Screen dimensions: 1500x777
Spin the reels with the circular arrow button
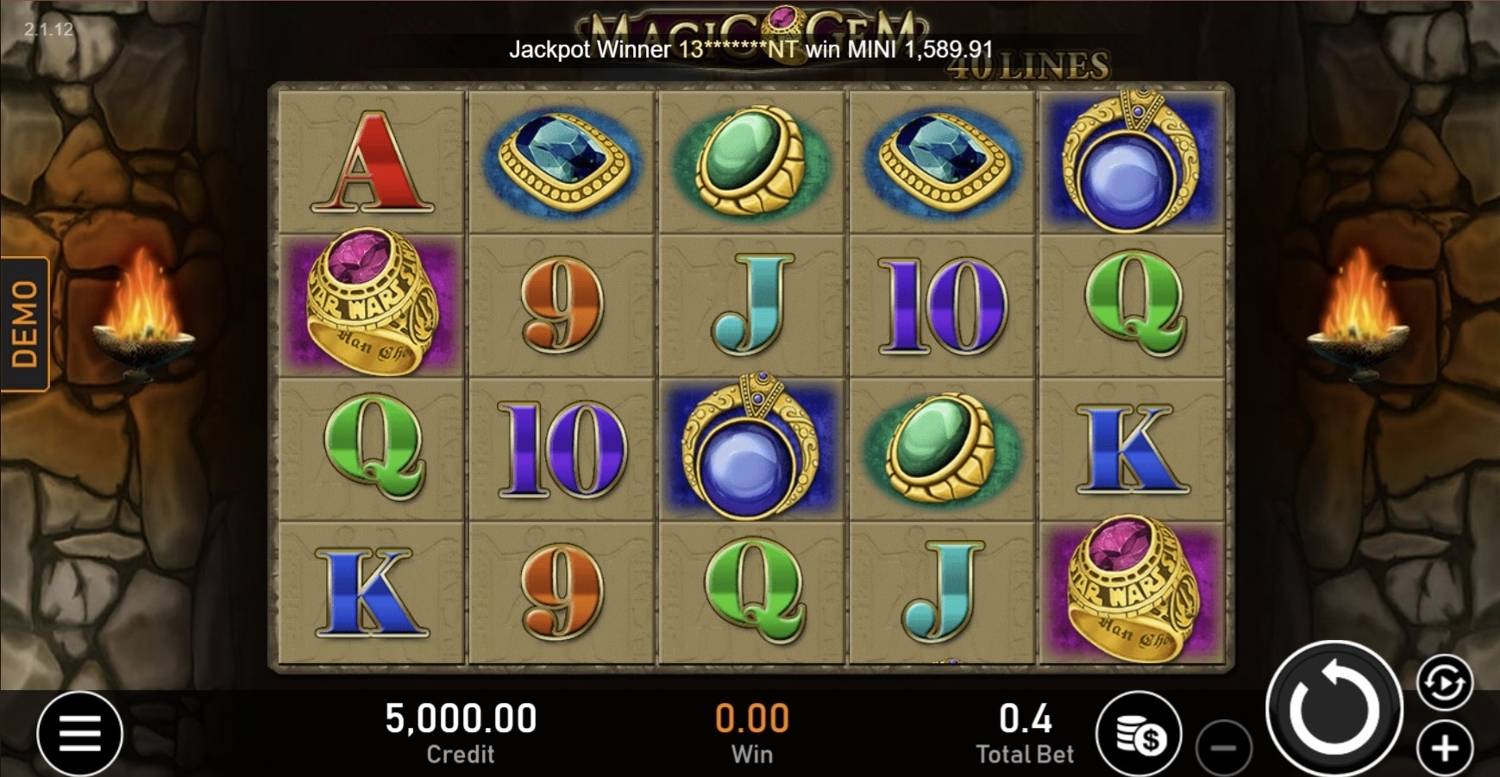click(x=1334, y=709)
